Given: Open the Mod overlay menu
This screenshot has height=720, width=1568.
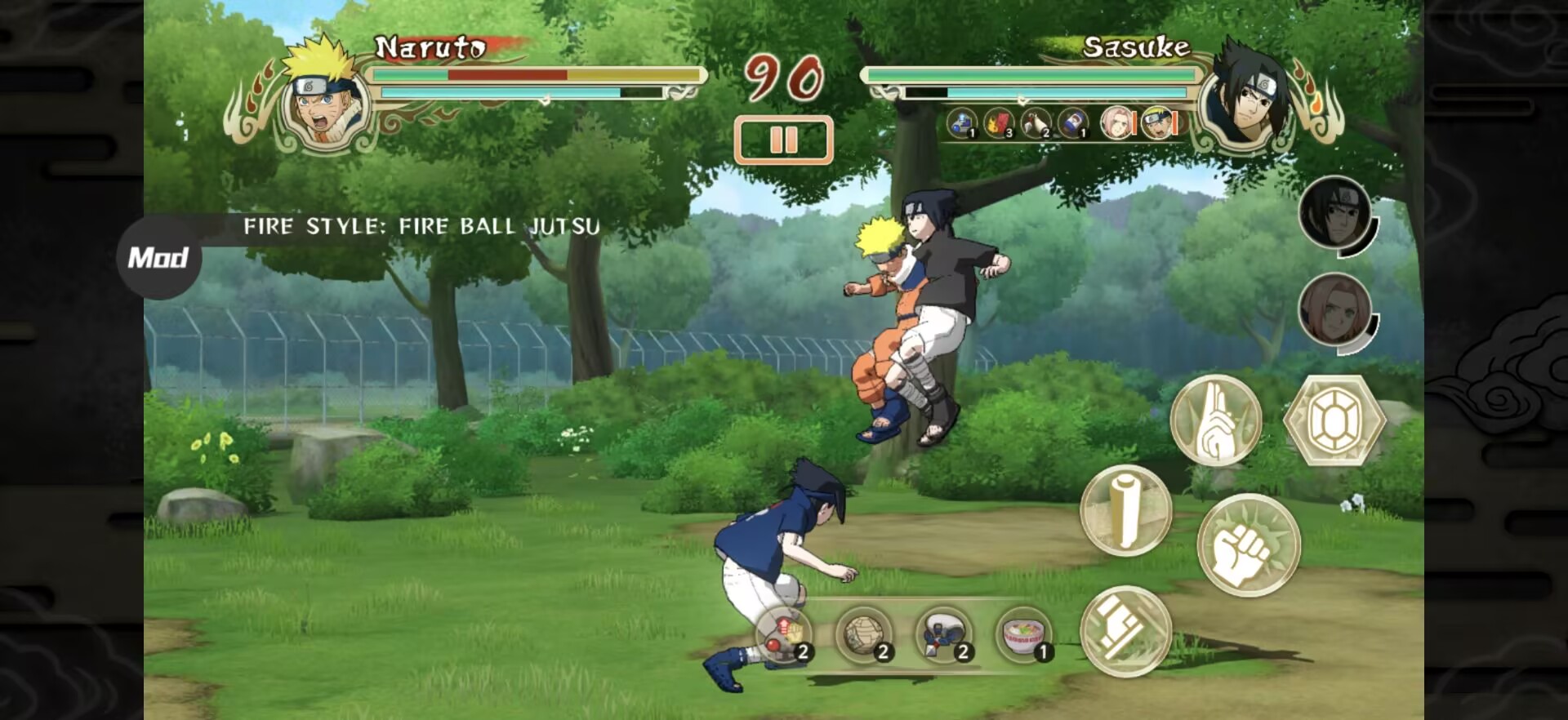Looking at the screenshot, I should point(158,258).
